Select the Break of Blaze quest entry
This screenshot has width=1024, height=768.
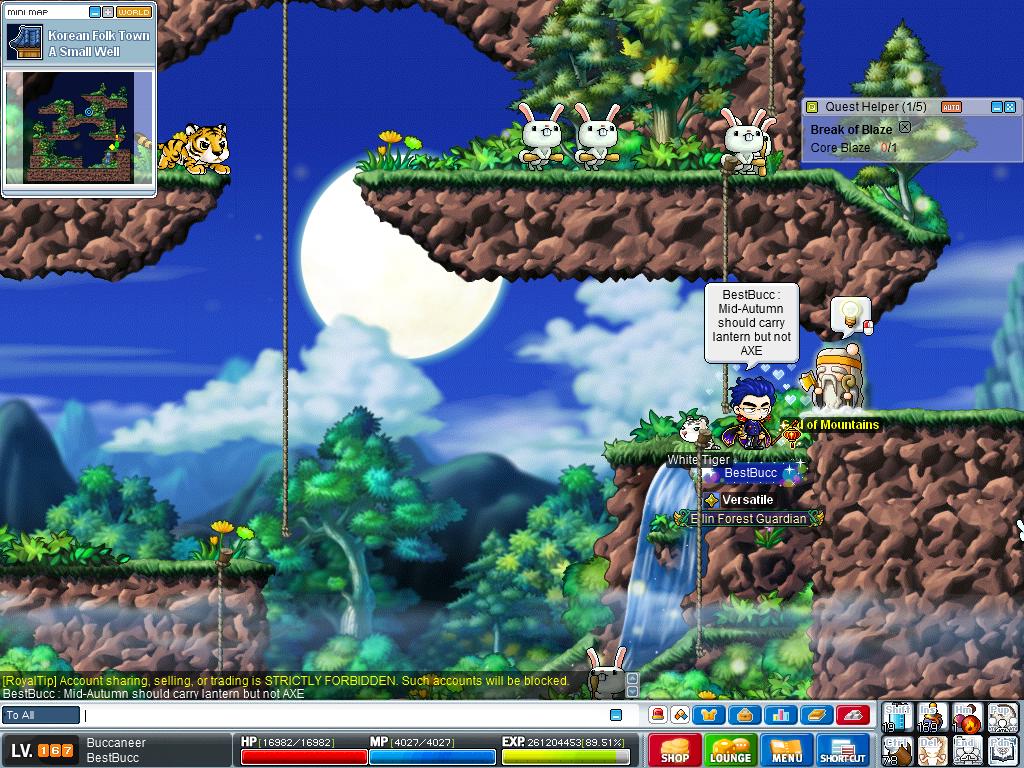[851, 129]
